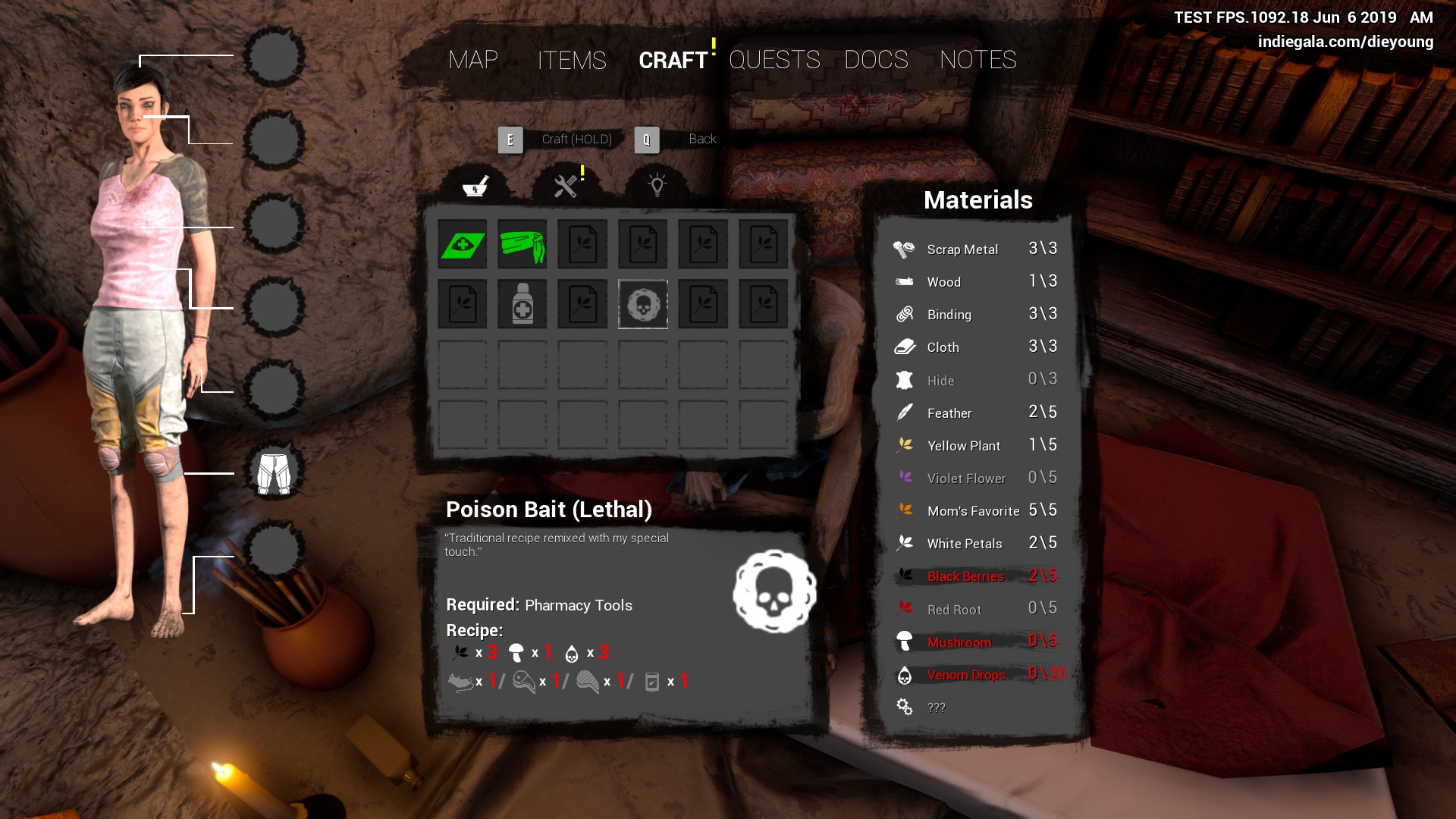Screen dimensions: 1456x819
Task: Select the Black Berries material row
Action: tap(975, 576)
